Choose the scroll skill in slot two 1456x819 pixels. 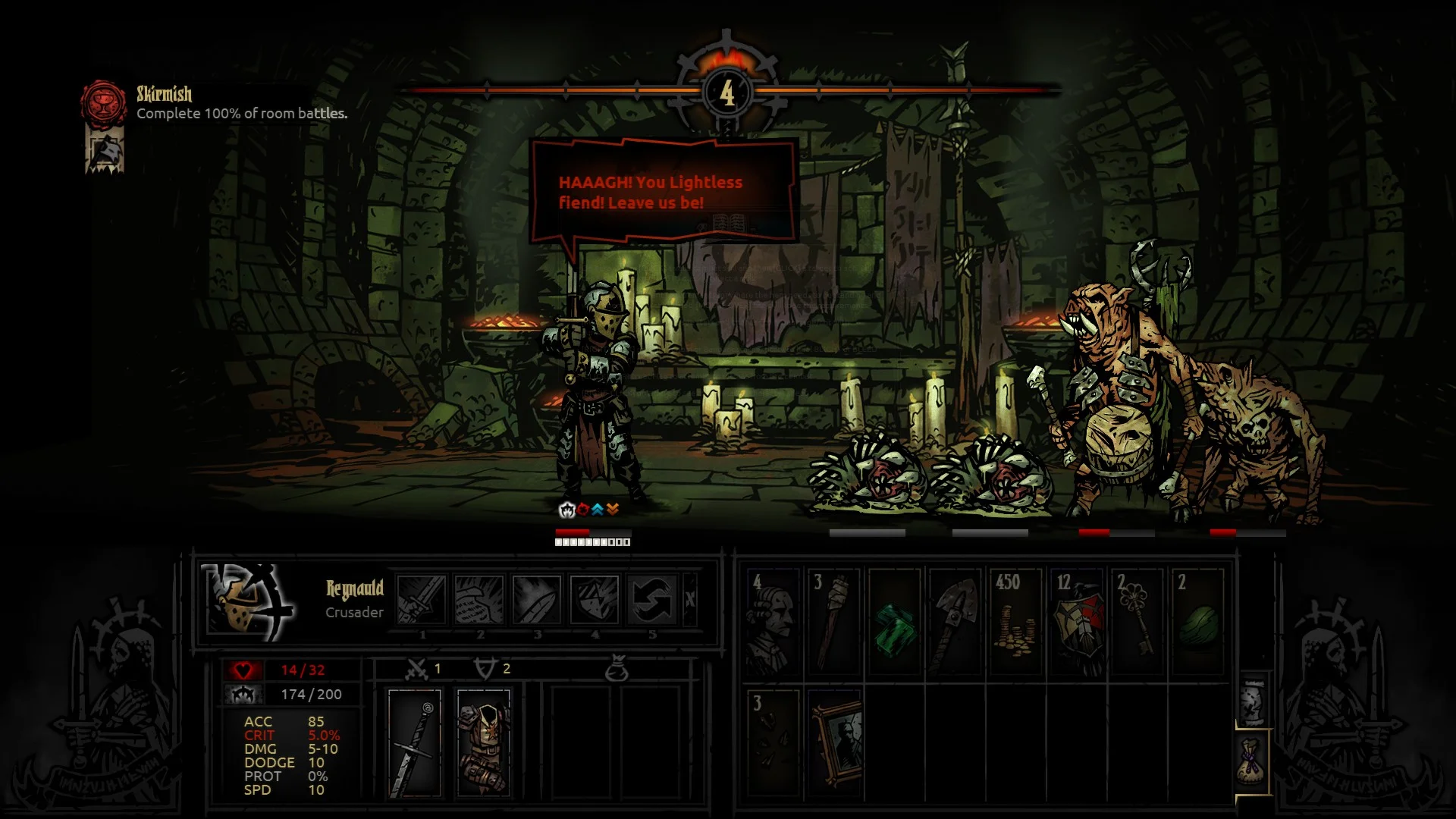479,599
